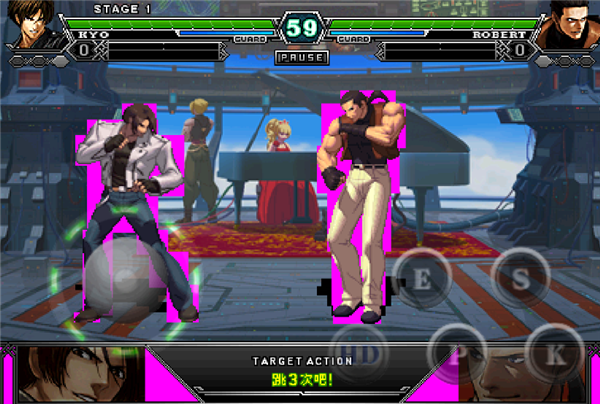
Task: Tap the E evade button
Action: (423, 279)
